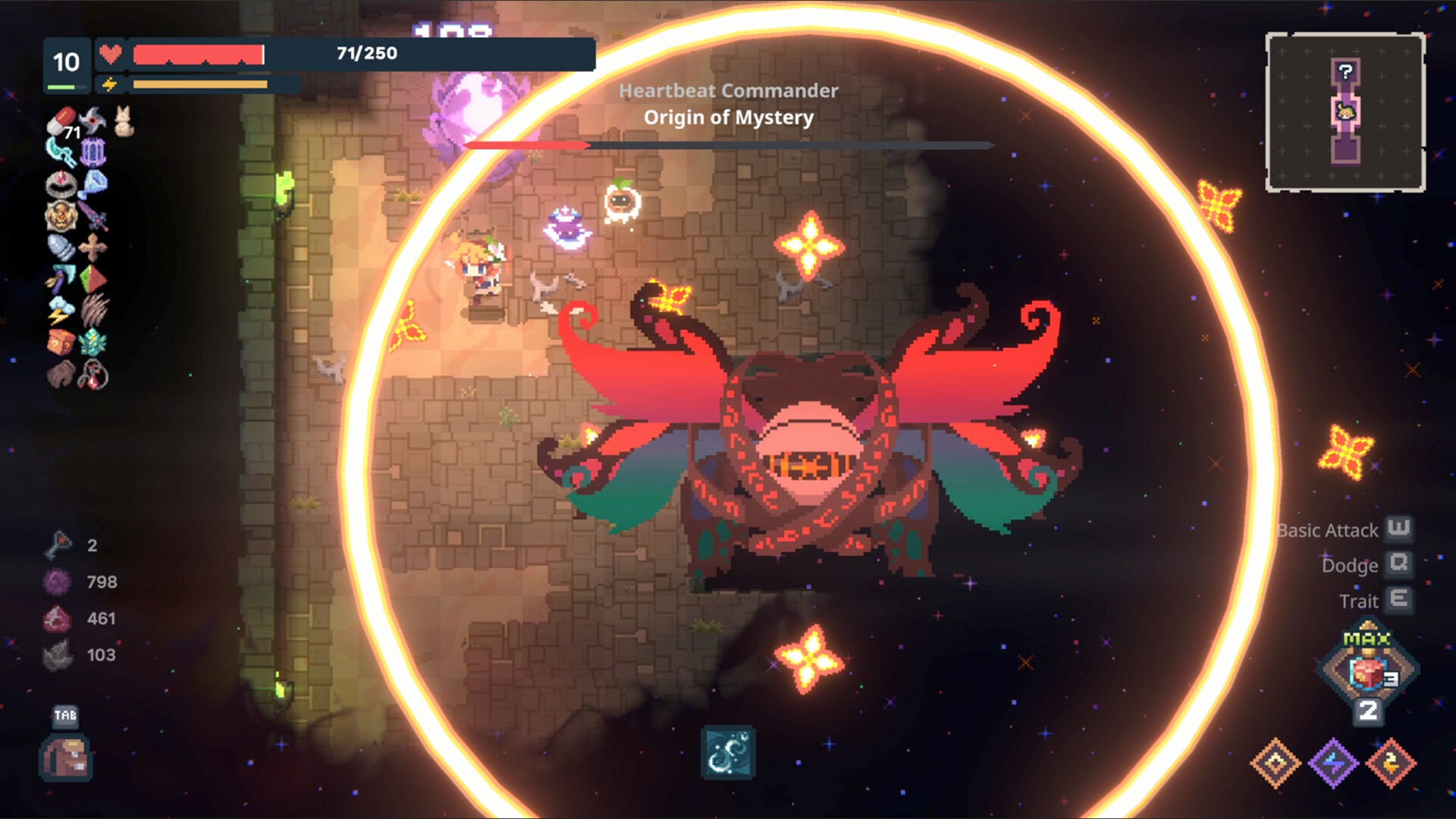Select the ruby ring item icon
The height and width of the screenshot is (819, 1456).
(x=61, y=184)
